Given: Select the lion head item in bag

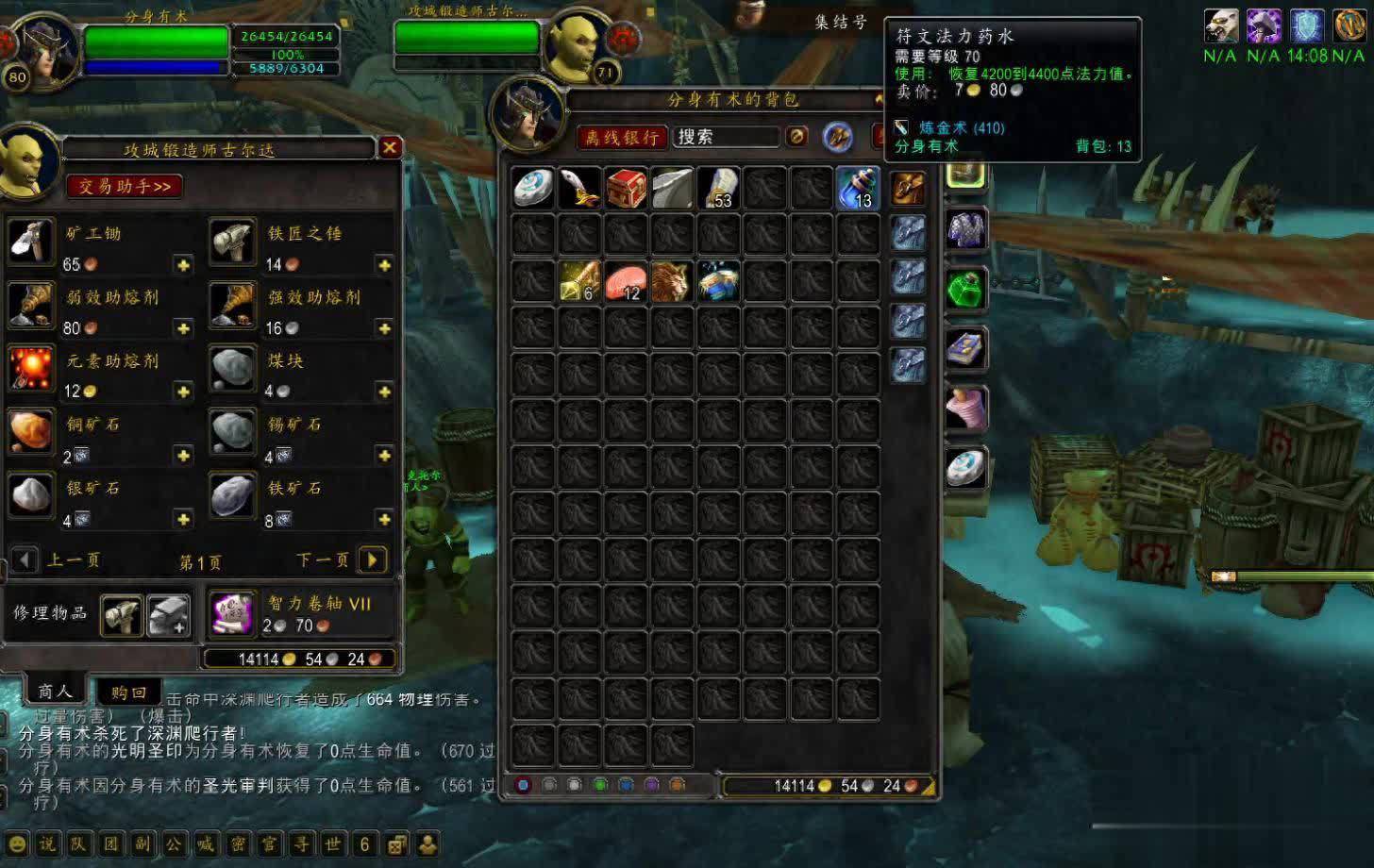Looking at the screenshot, I should tap(671, 282).
